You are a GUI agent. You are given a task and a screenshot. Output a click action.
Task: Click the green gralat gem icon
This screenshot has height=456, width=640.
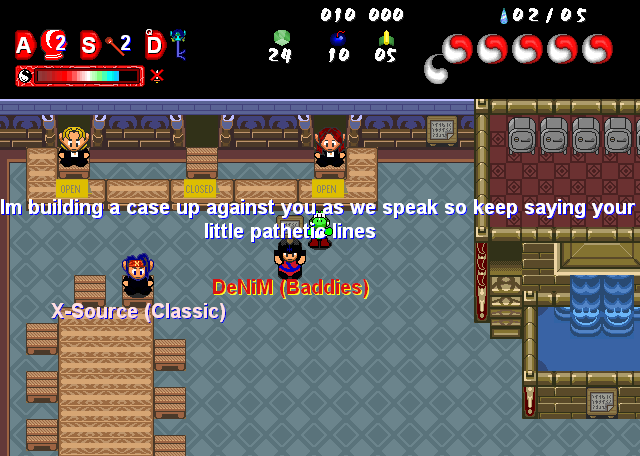281,38
